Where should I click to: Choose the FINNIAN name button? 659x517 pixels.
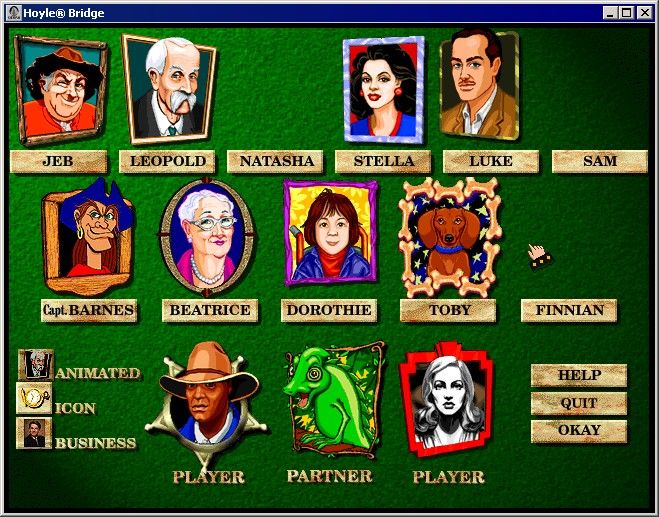[x=569, y=310]
